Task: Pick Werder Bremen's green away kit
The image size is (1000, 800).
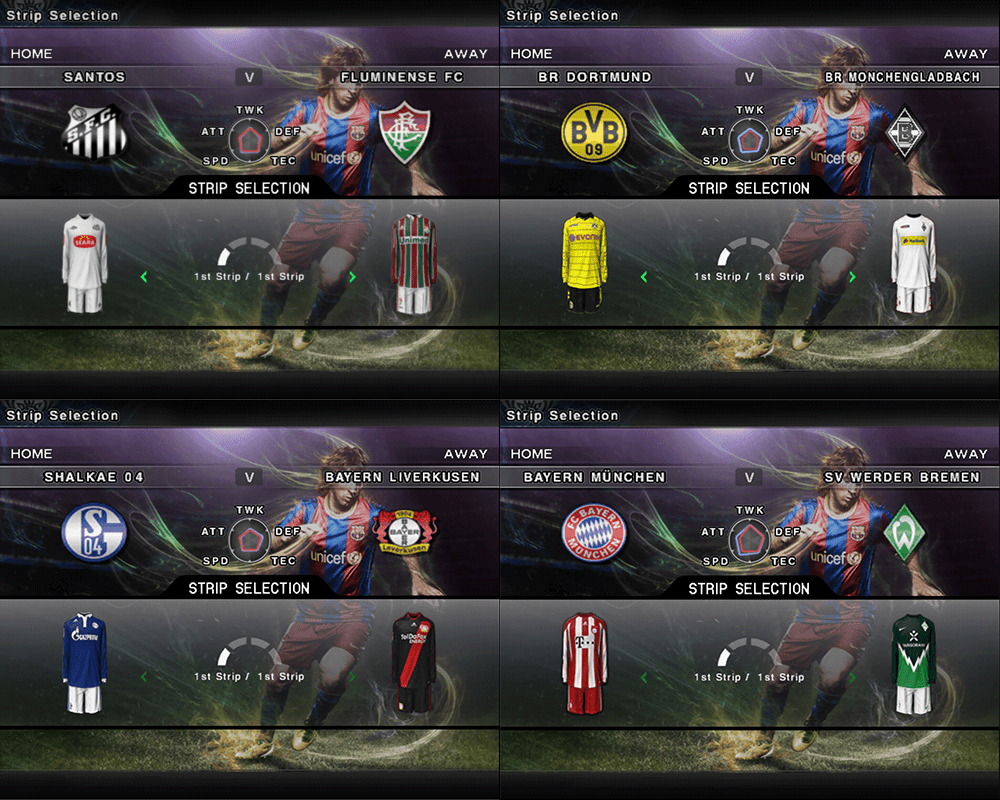Action: coord(913,664)
